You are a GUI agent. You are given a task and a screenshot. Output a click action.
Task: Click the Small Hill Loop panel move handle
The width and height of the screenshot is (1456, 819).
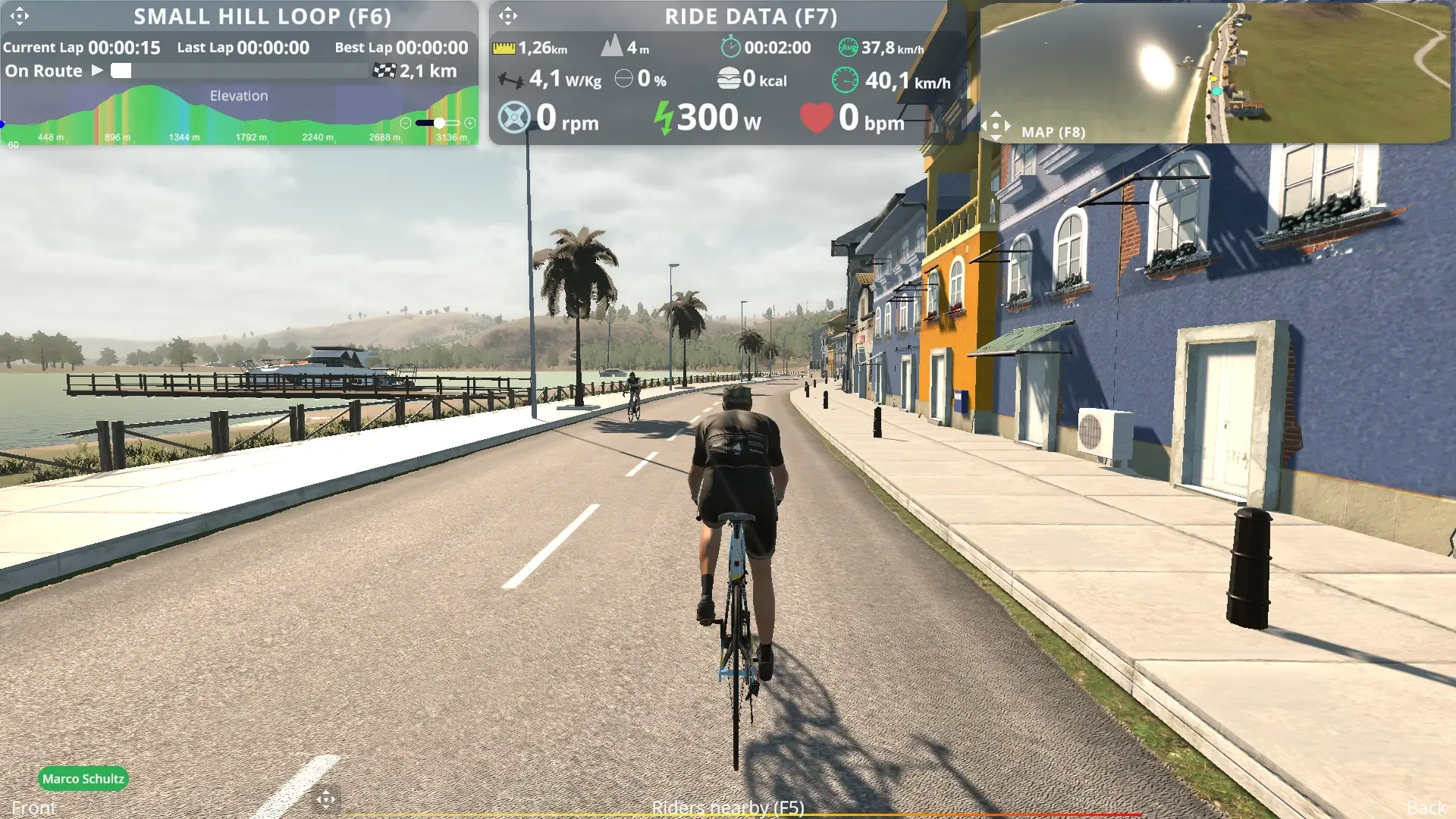[20, 16]
